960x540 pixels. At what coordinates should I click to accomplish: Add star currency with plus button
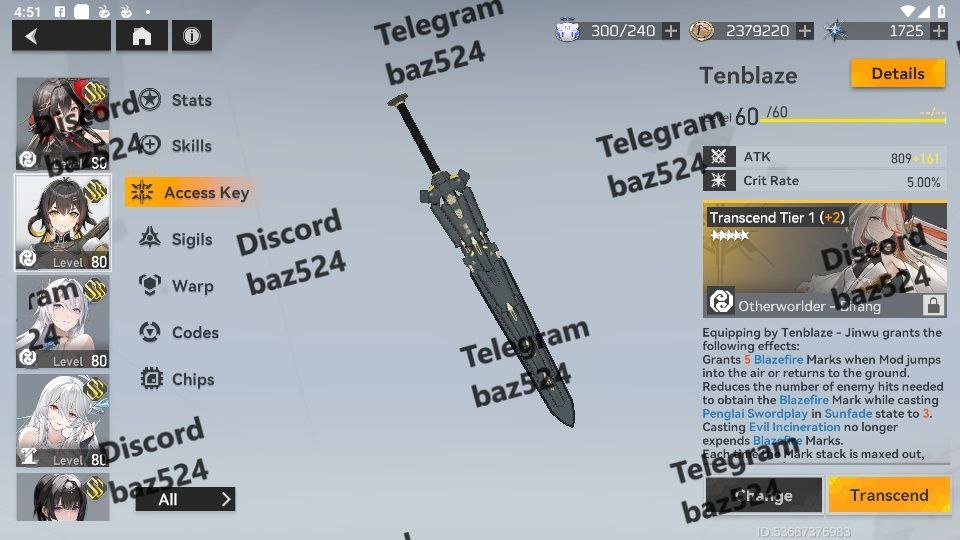pos(938,31)
